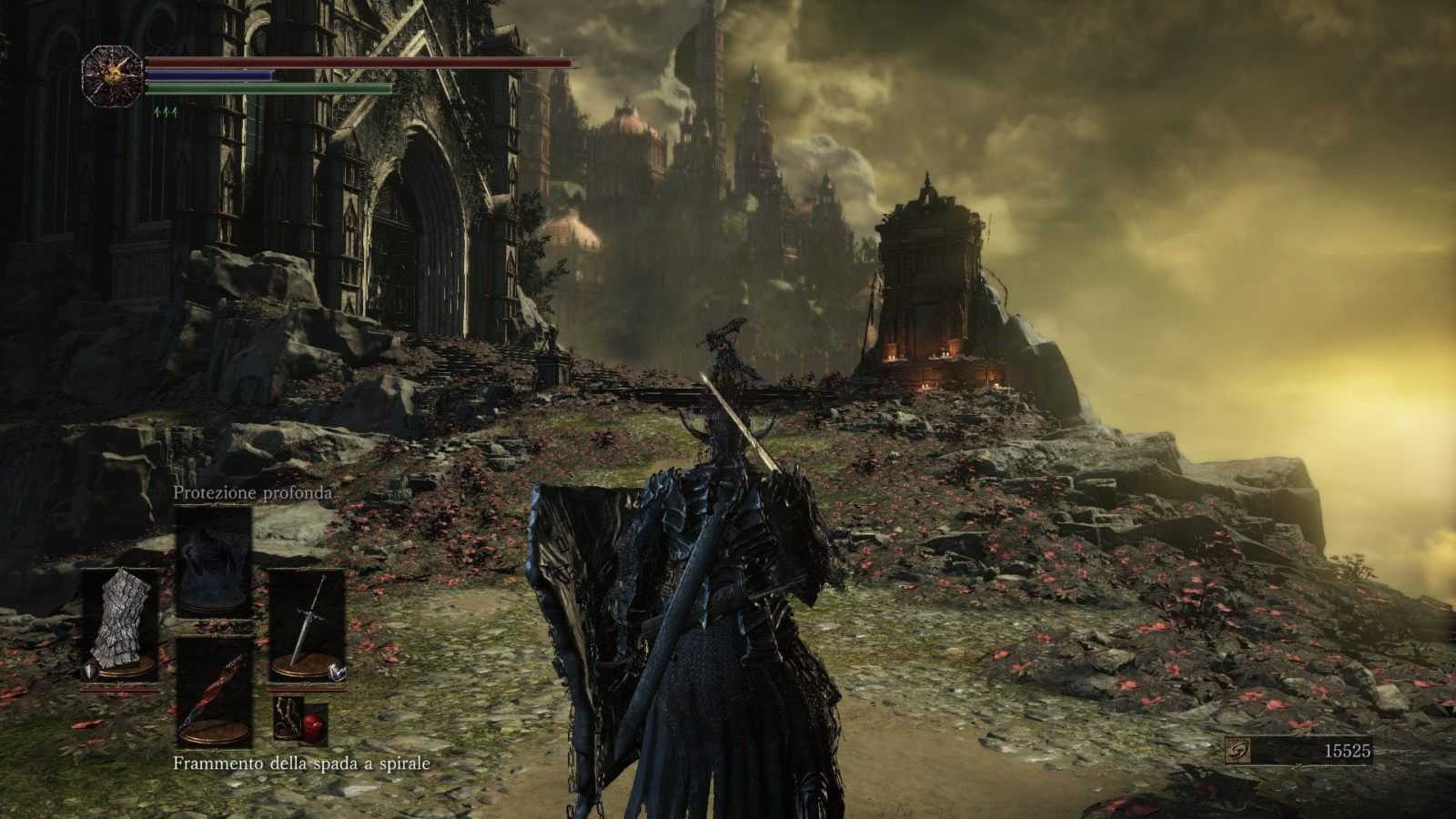Select the Protezione profonda spell slot
This screenshot has height=819, width=1456.
(x=213, y=562)
